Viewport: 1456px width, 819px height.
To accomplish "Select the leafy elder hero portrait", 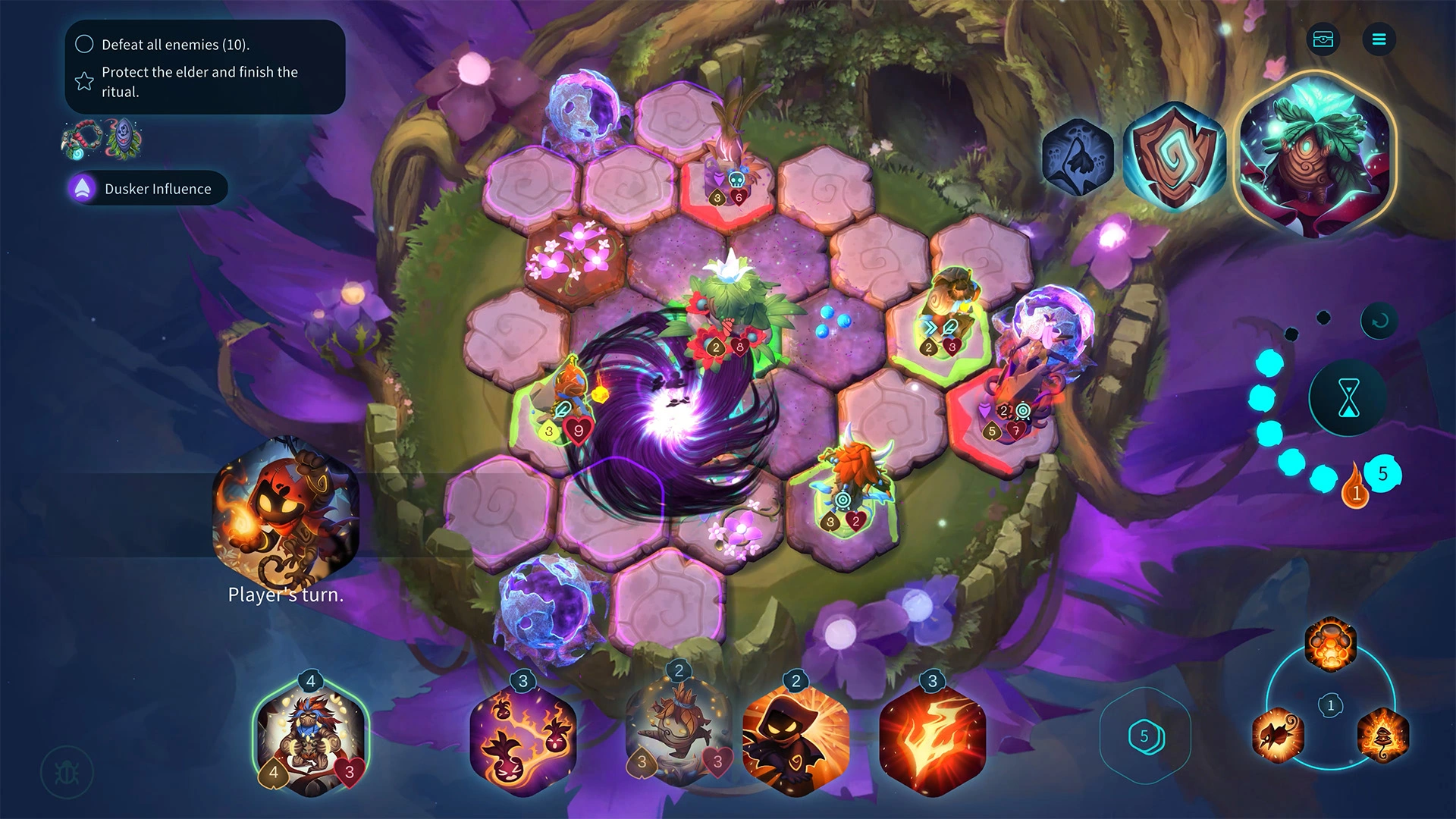I will pos(1316,155).
